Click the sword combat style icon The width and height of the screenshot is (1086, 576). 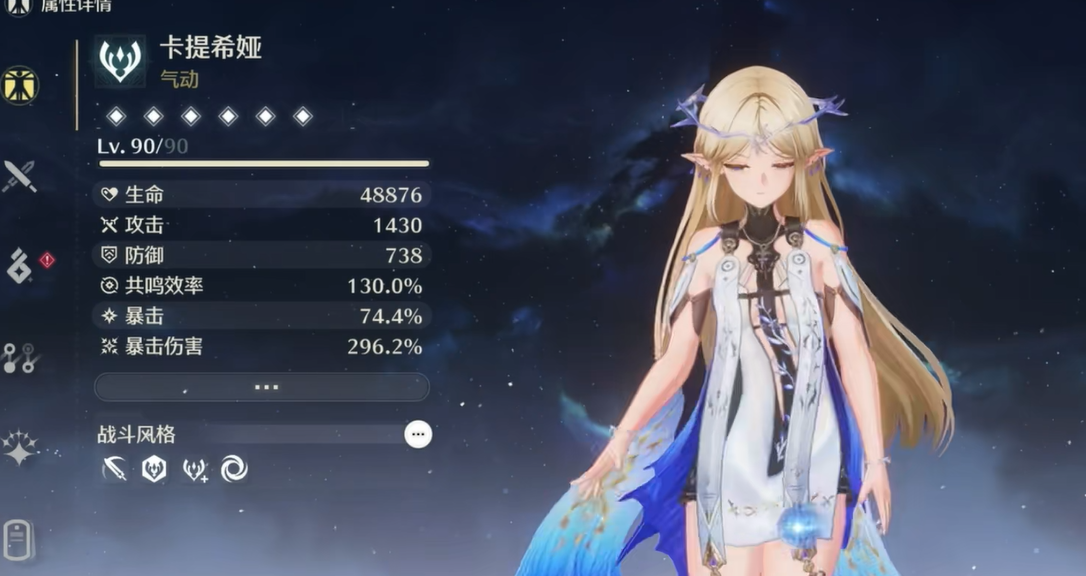tap(115, 469)
